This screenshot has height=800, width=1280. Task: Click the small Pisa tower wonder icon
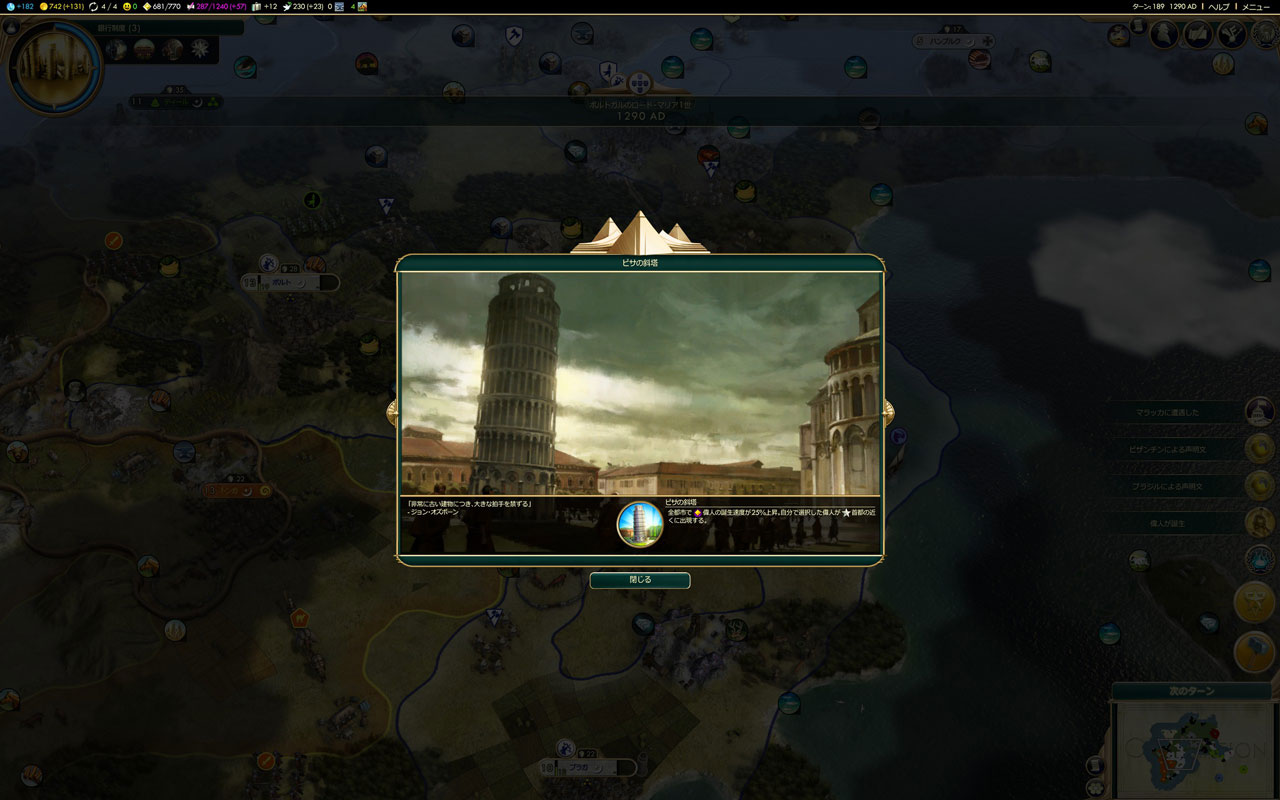640,524
